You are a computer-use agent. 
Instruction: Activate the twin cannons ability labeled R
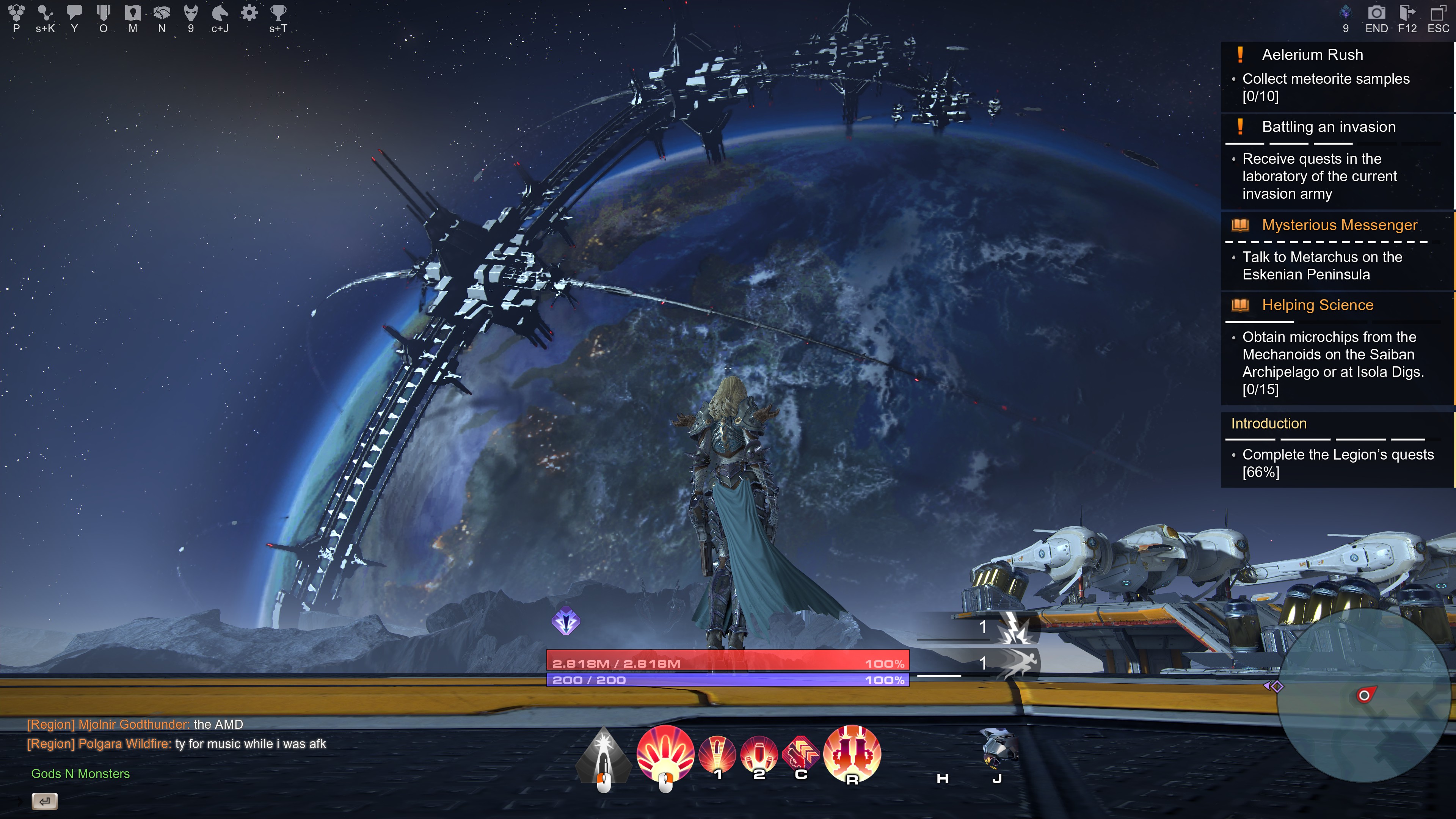(852, 753)
